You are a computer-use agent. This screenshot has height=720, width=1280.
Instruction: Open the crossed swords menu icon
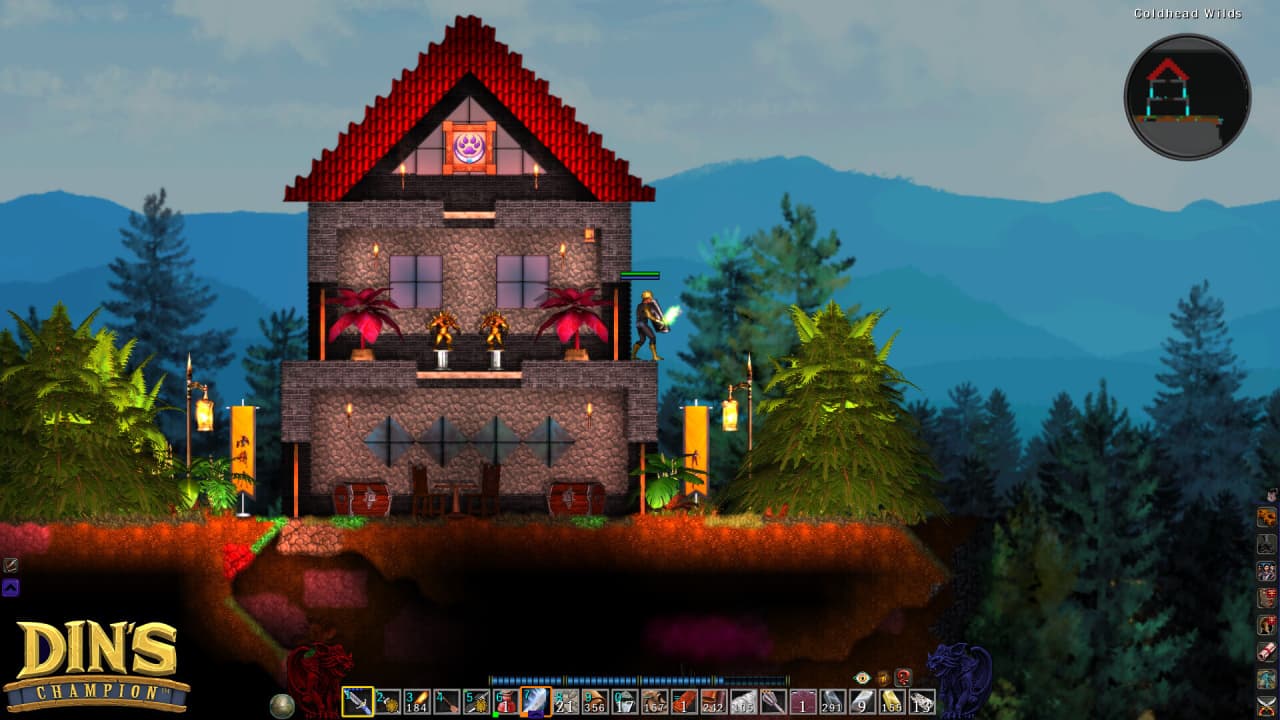1267,707
